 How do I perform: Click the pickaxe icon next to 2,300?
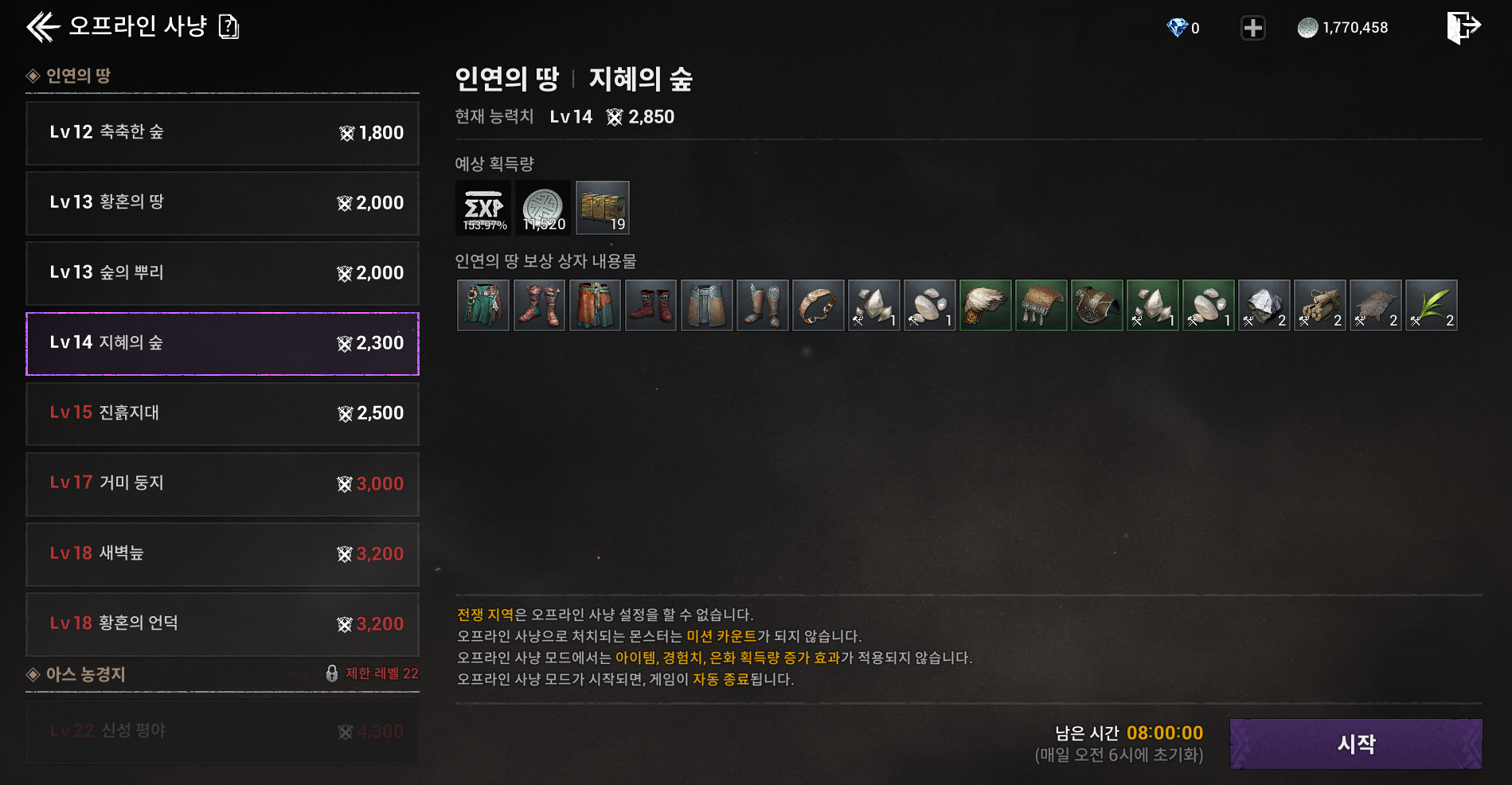click(346, 343)
